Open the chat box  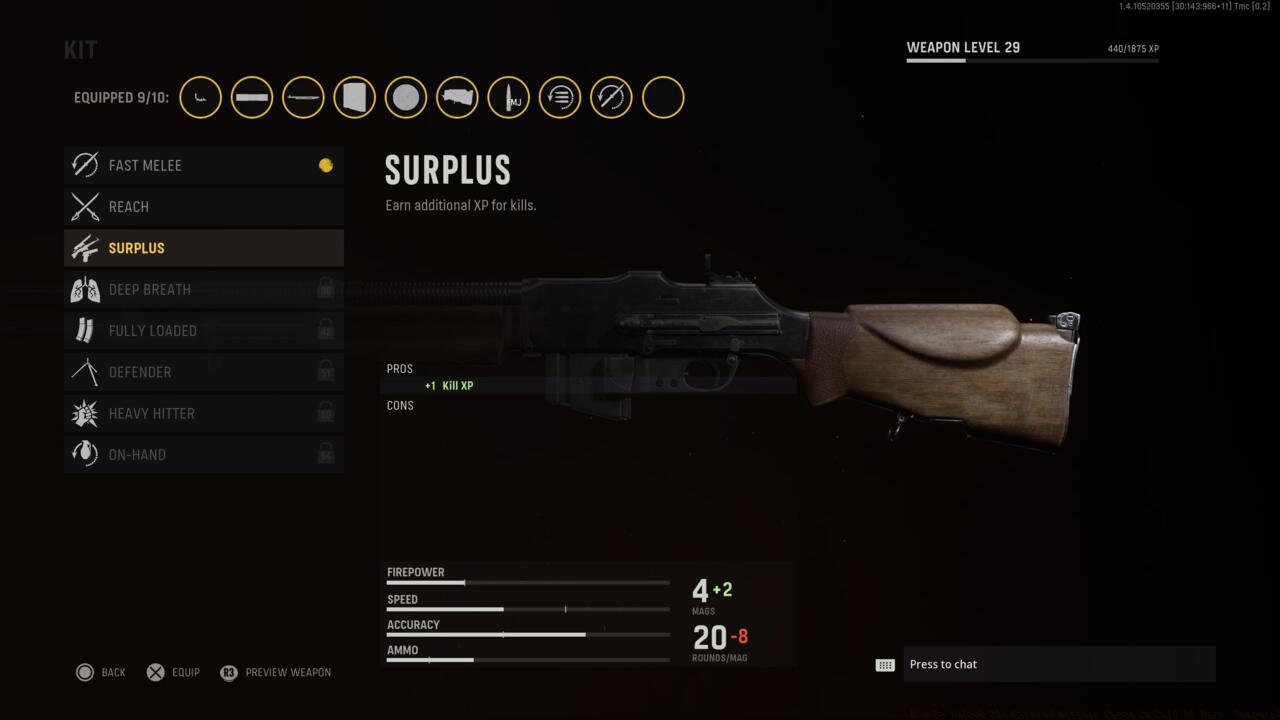point(1058,664)
